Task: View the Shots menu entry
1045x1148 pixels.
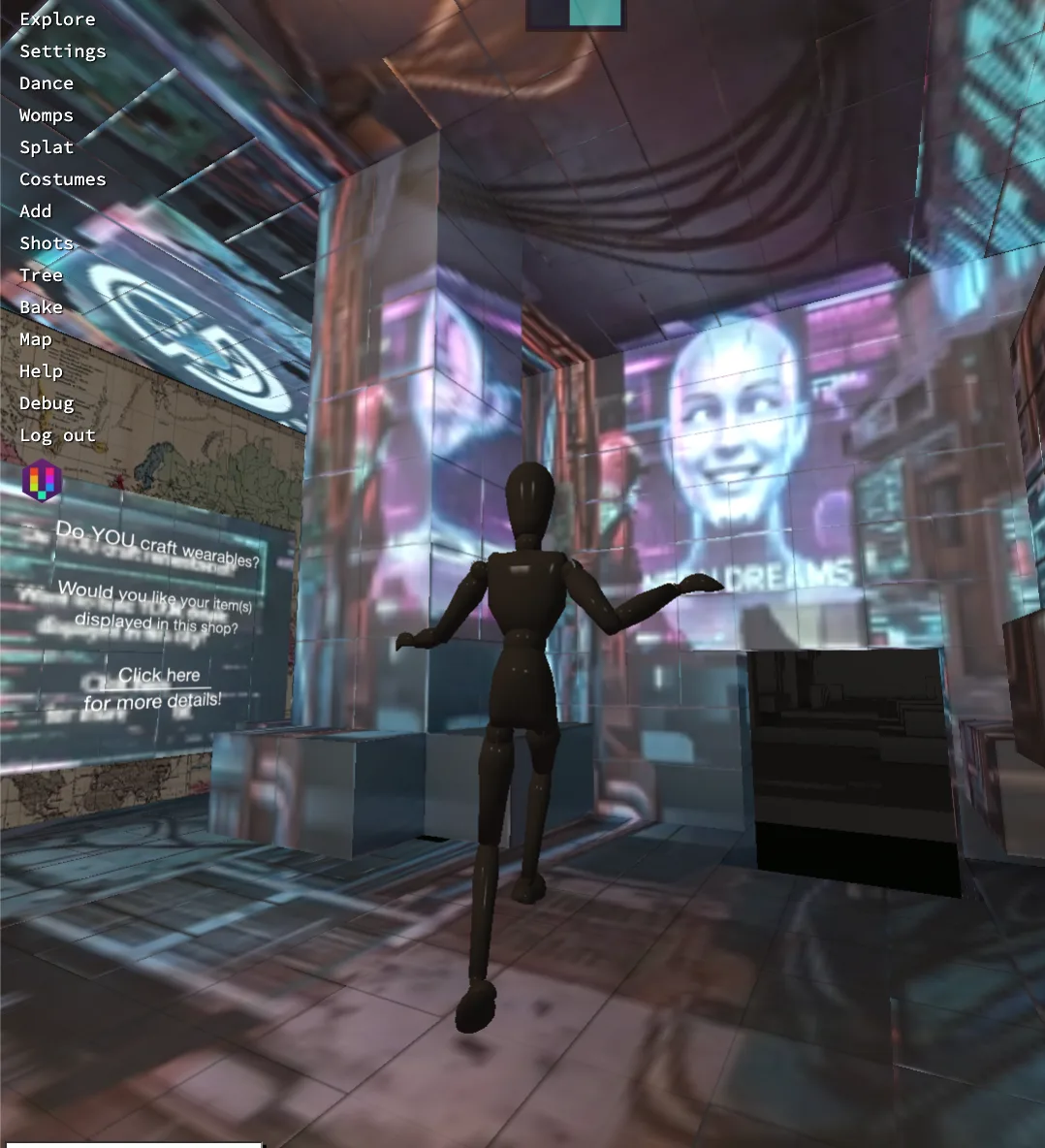Action: point(47,243)
